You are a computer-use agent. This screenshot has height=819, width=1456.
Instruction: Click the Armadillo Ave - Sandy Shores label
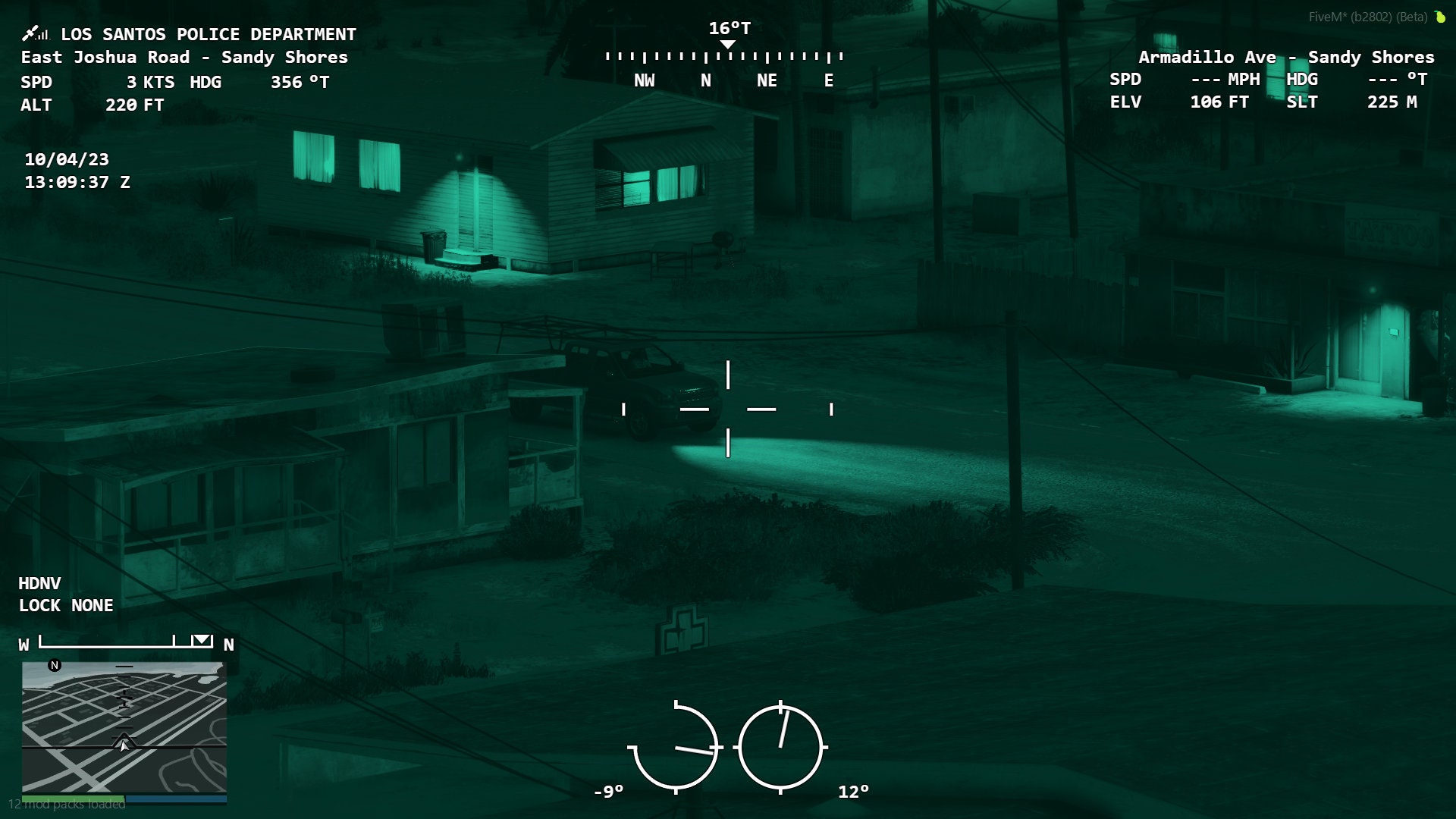1287,57
